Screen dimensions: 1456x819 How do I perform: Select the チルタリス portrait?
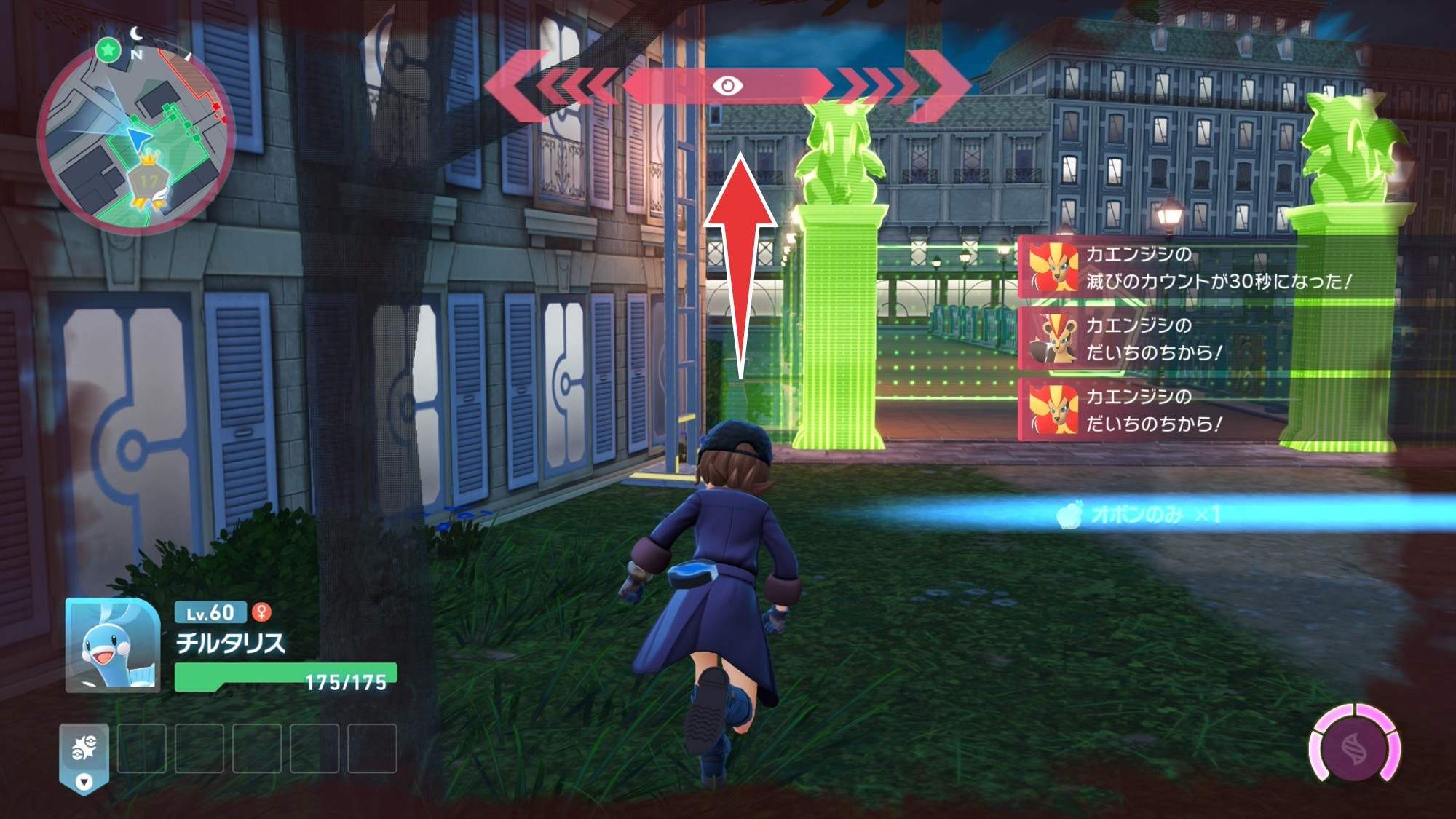[x=113, y=645]
